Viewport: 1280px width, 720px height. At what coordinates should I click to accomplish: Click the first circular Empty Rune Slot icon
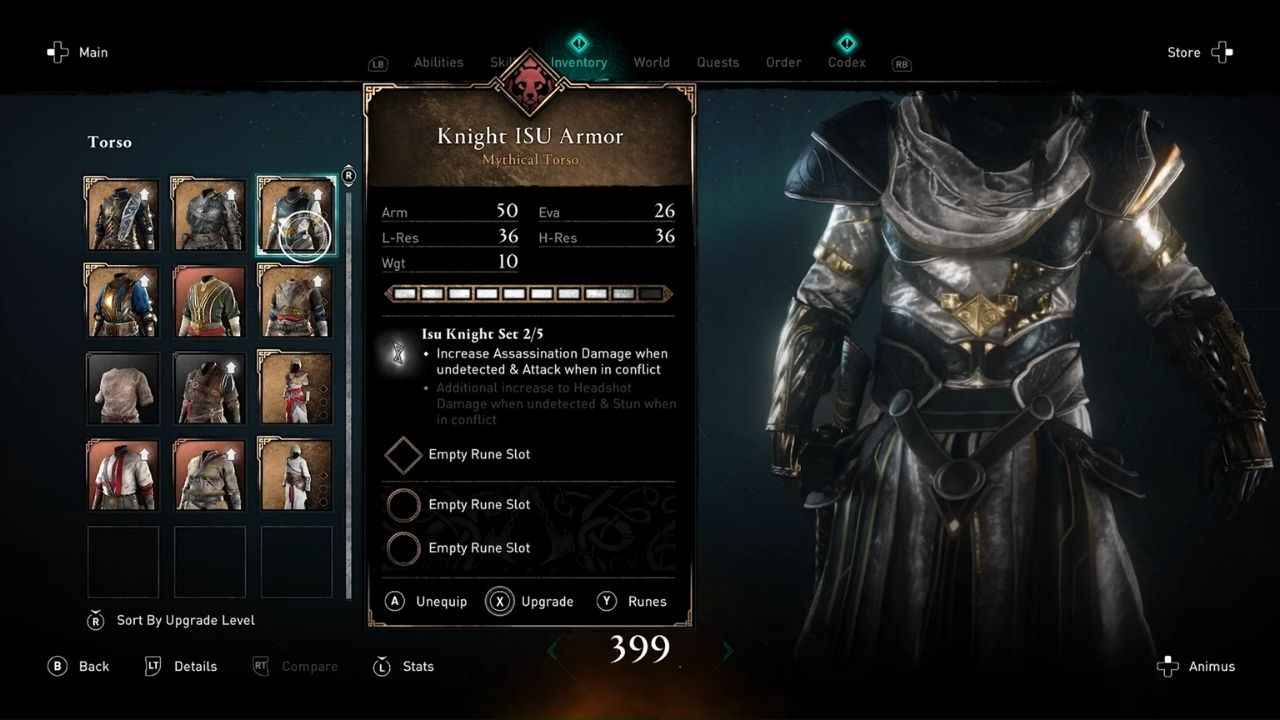(403, 505)
